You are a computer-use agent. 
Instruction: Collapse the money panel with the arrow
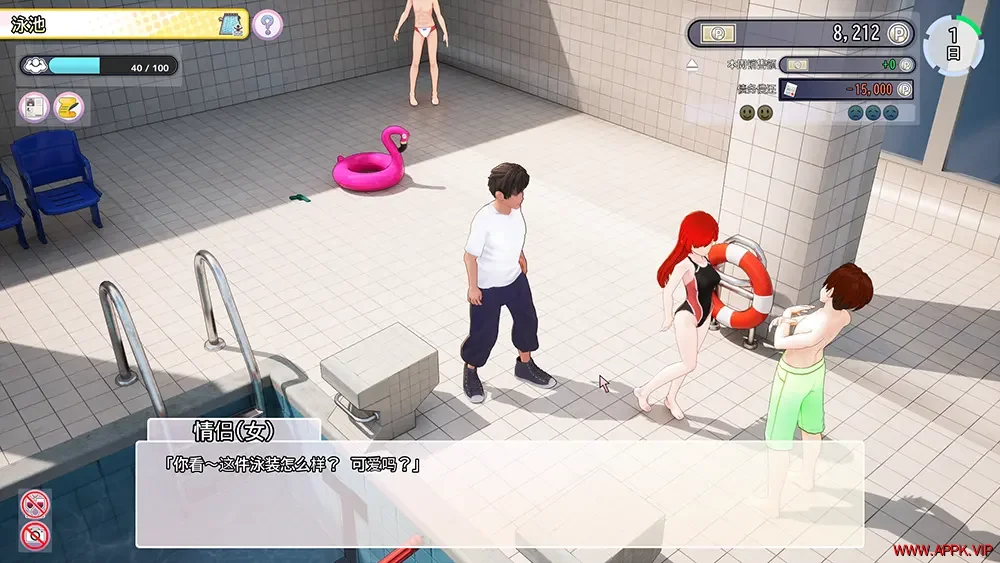coord(692,65)
